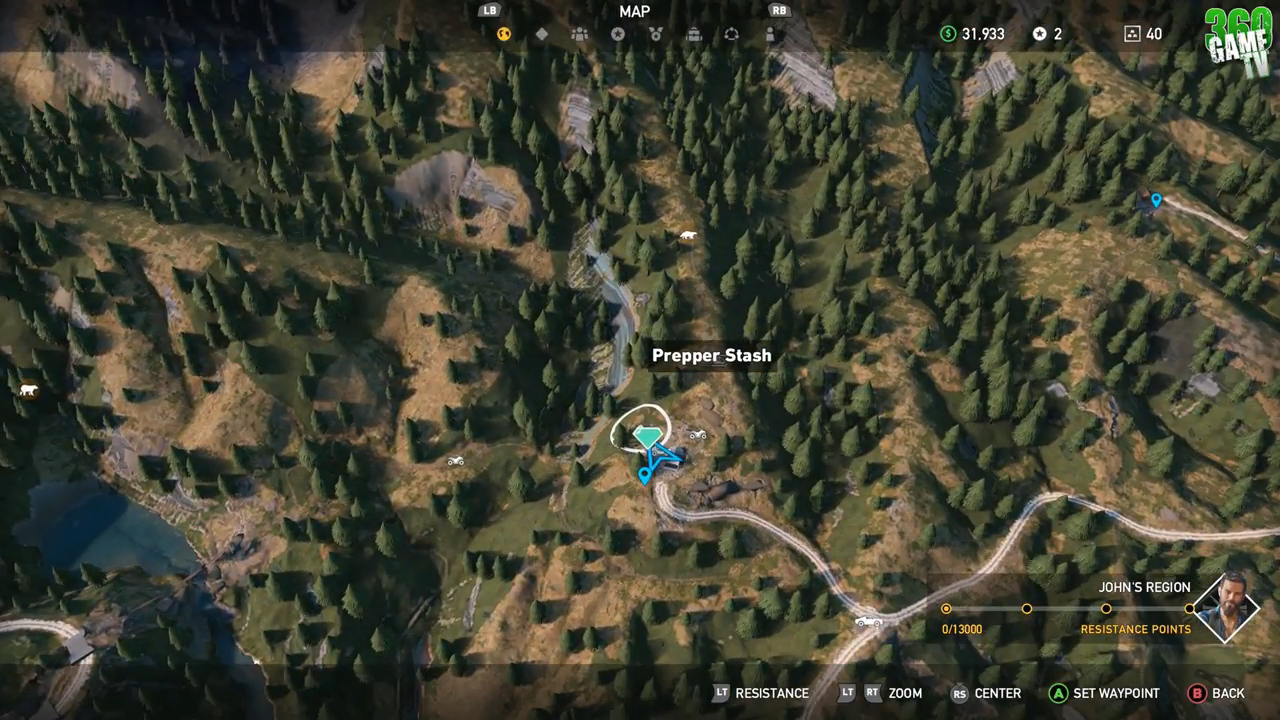Select the yellow map marker icon
Viewport: 1280px width, 720px height.
coord(505,33)
